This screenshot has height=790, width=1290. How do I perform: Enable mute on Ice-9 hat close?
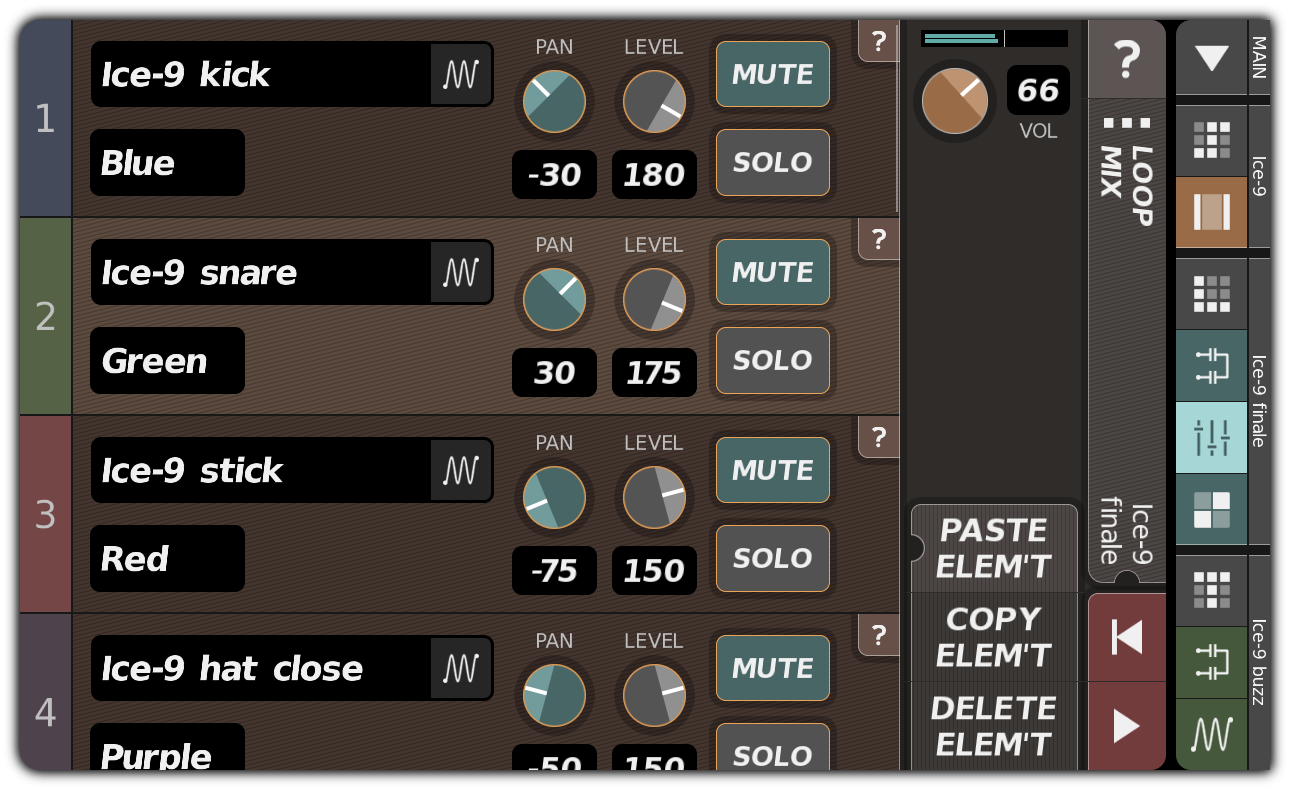tap(772, 668)
